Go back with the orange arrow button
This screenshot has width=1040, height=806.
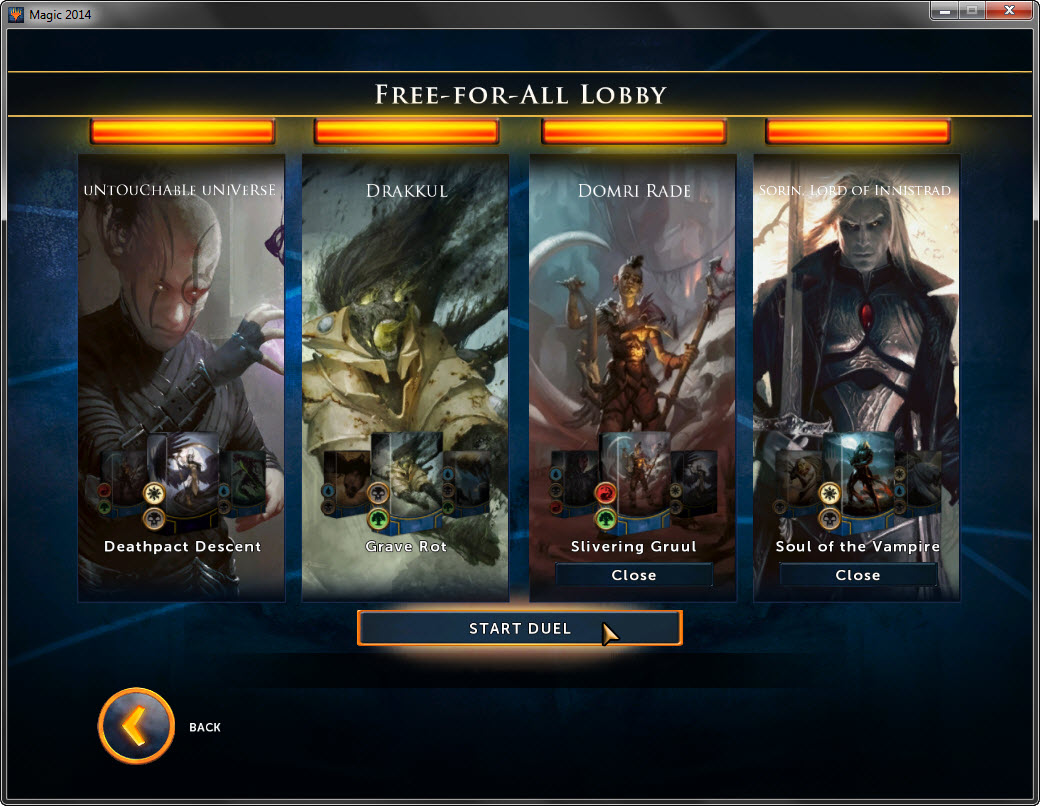pyautogui.click(x=136, y=726)
